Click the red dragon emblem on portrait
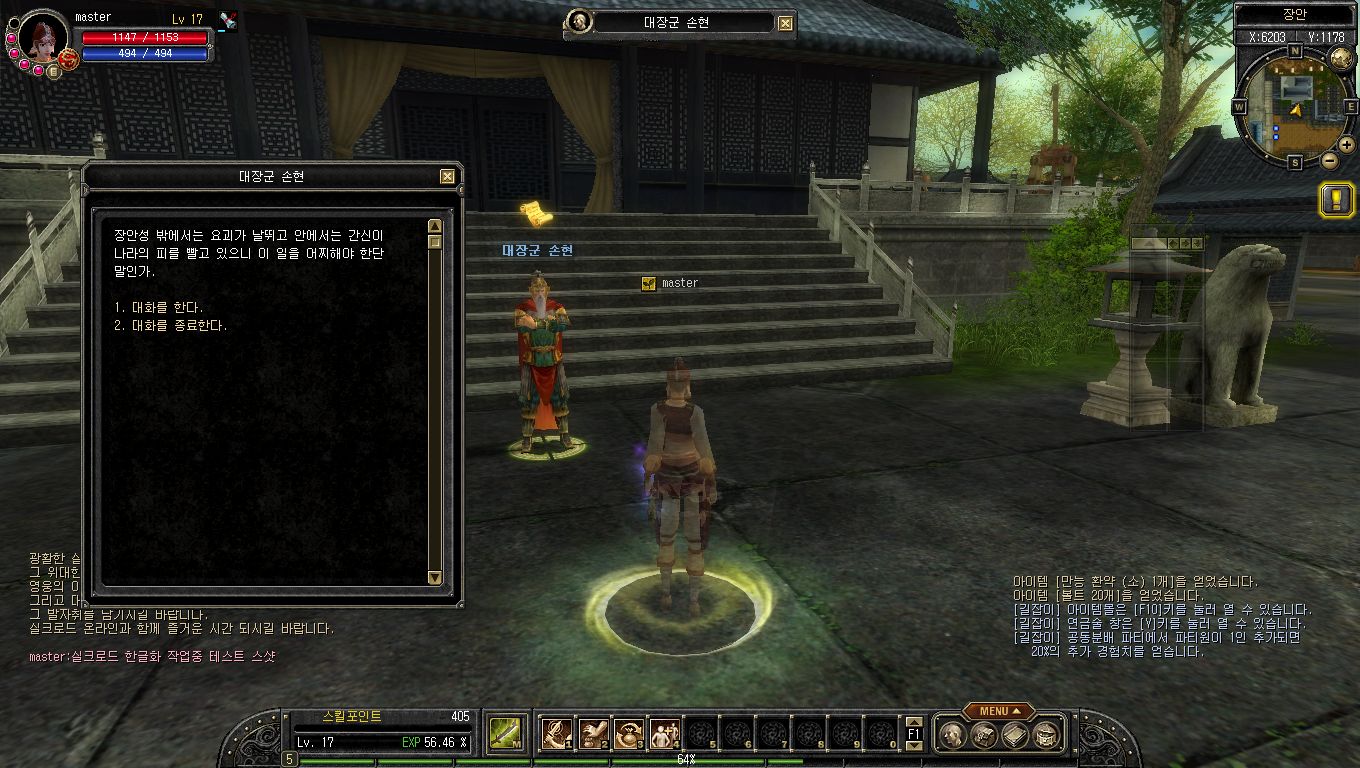The height and width of the screenshot is (768, 1360). (68, 58)
